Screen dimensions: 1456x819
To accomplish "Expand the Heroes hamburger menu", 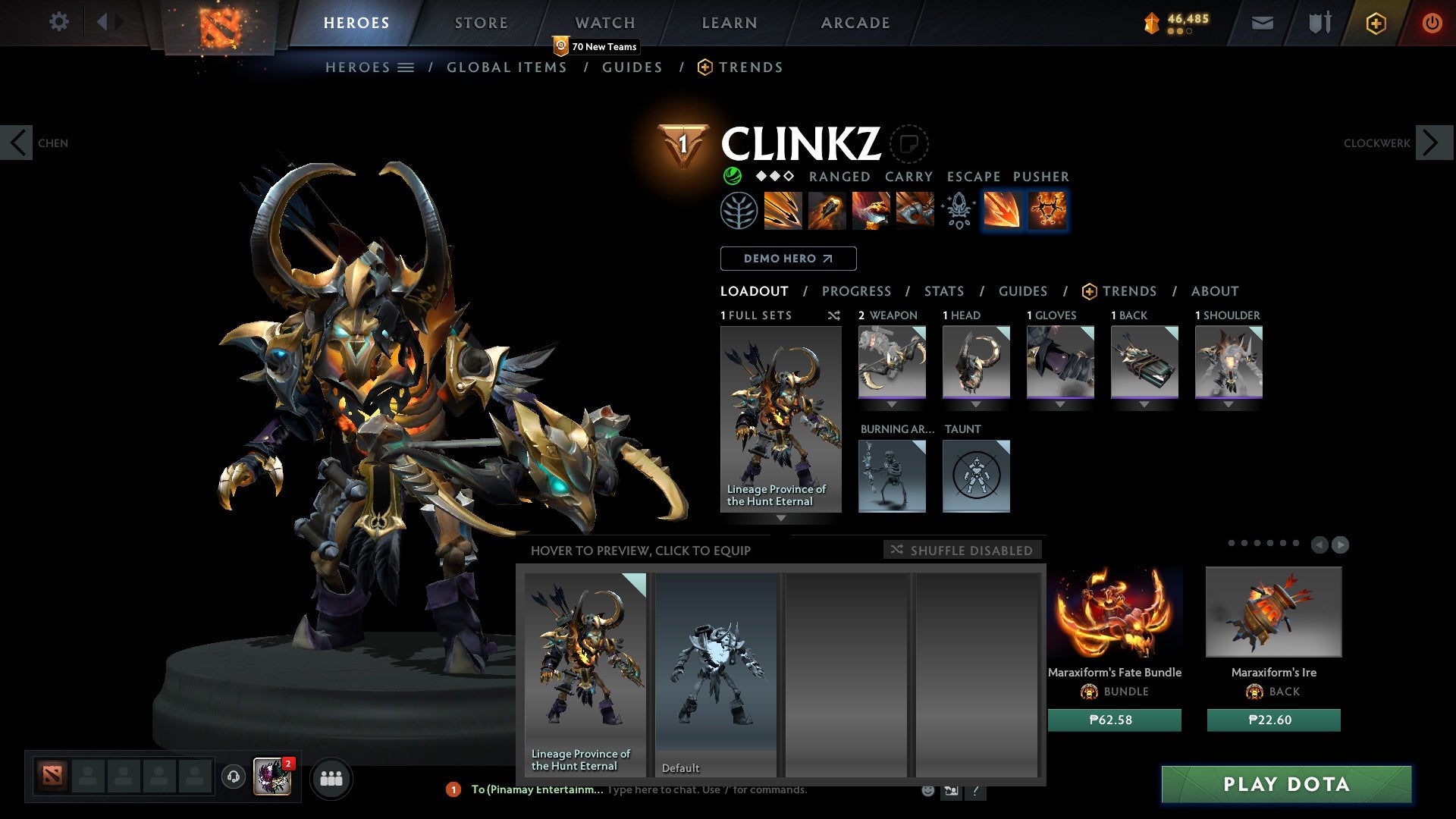I will pos(406,67).
